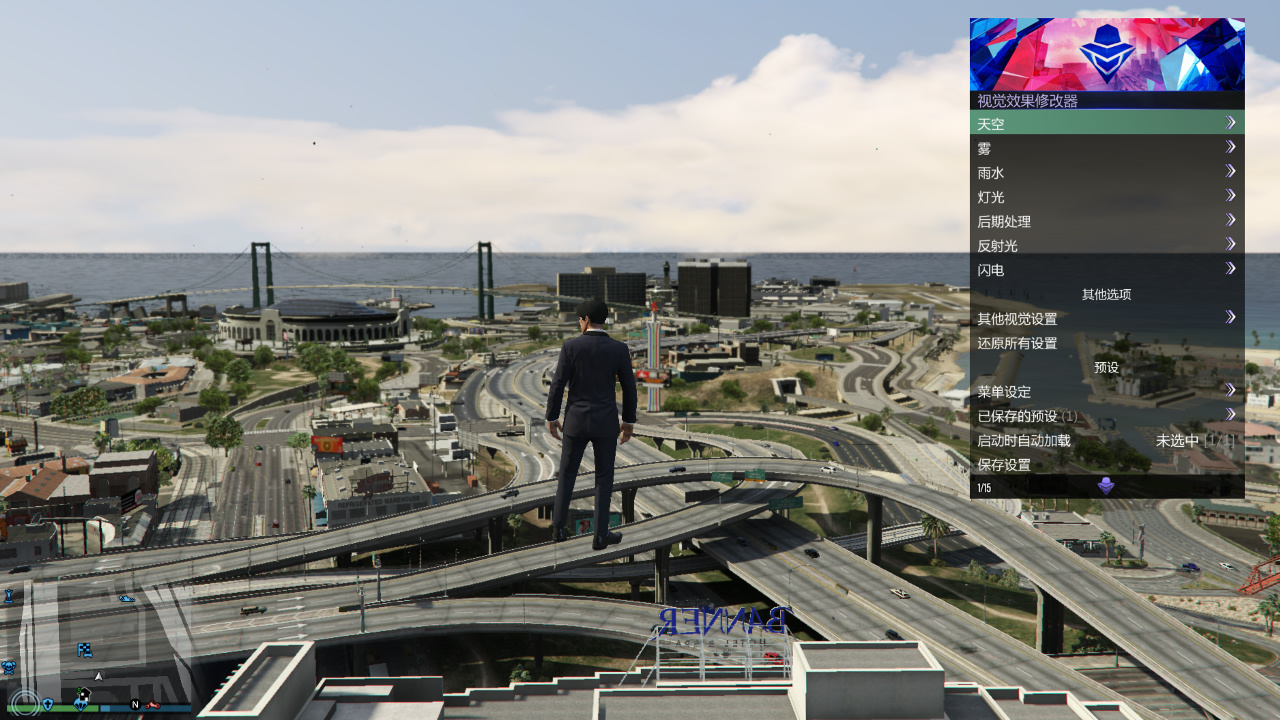Select the 雾 fog entry
The image size is (1280, 720).
(1106, 148)
